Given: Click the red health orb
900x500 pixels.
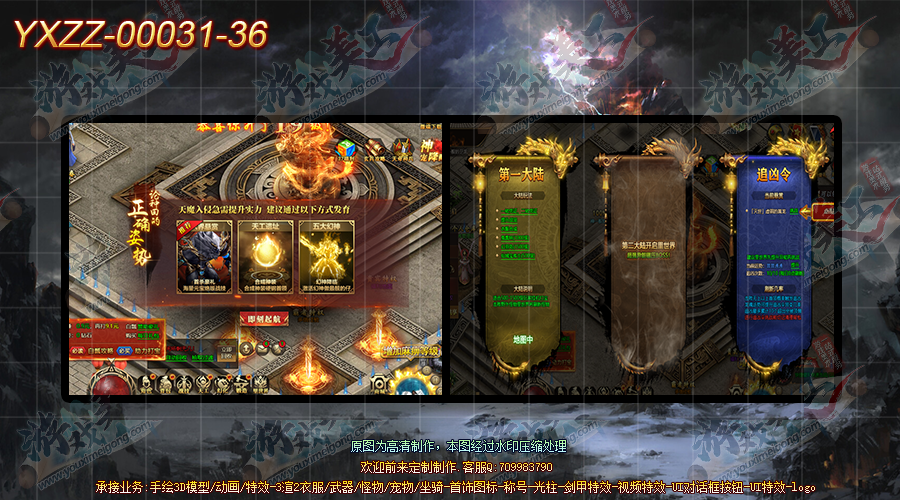Looking at the screenshot, I should coord(103,384).
